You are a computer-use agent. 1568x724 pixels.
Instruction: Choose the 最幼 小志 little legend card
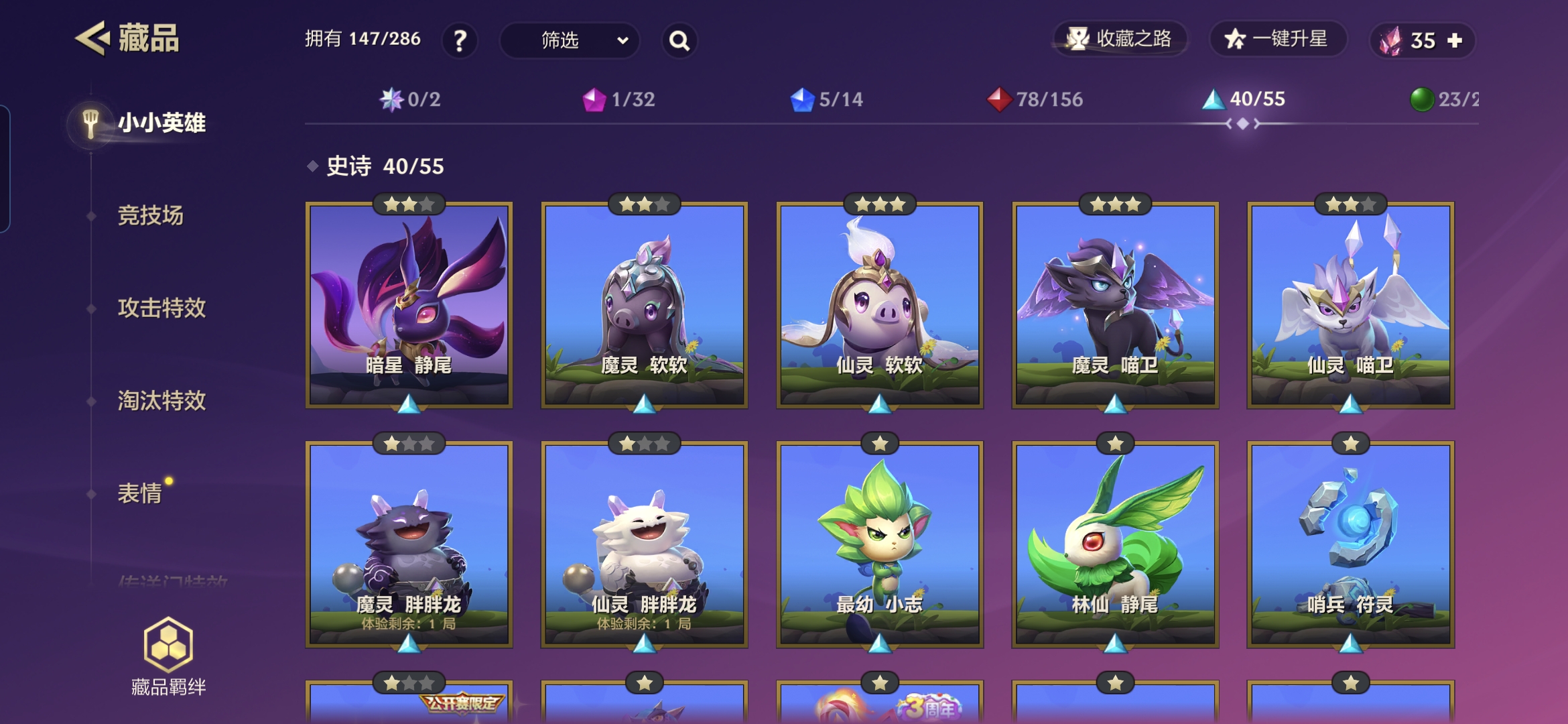880,544
